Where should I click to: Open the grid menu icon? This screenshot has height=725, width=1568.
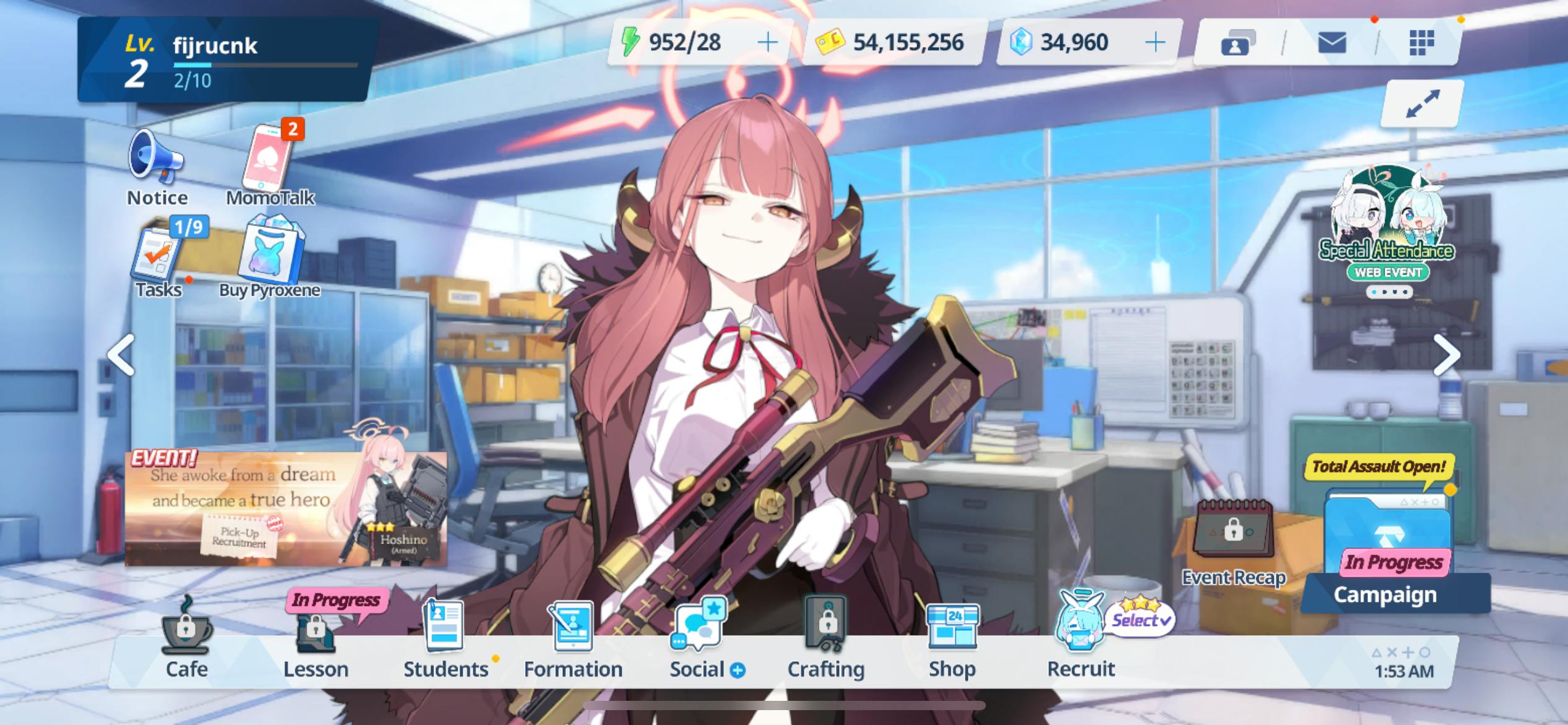tap(1421, 43)
